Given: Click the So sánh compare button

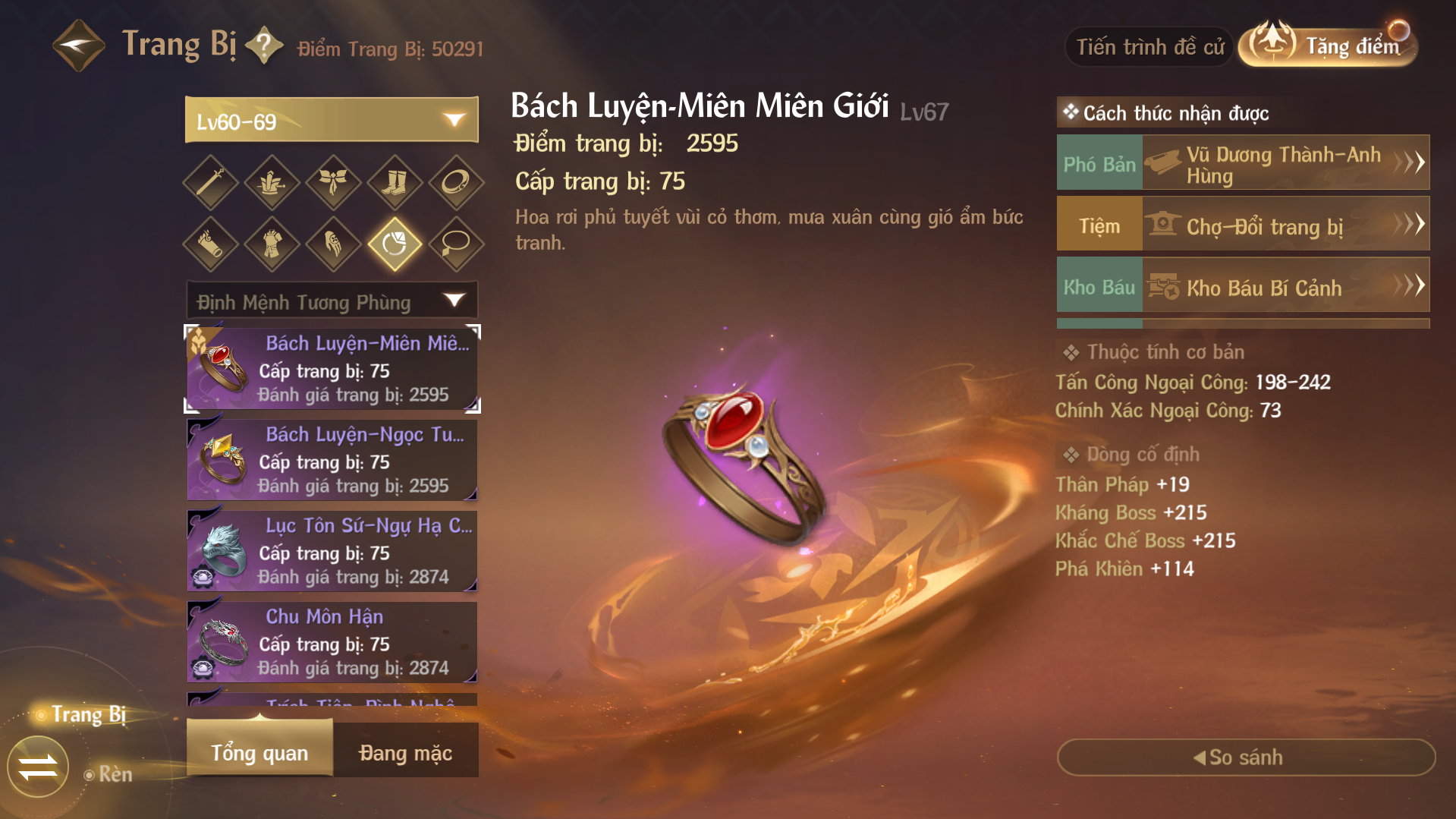Looking at the screenshot, I should [x=1245, y=757].
